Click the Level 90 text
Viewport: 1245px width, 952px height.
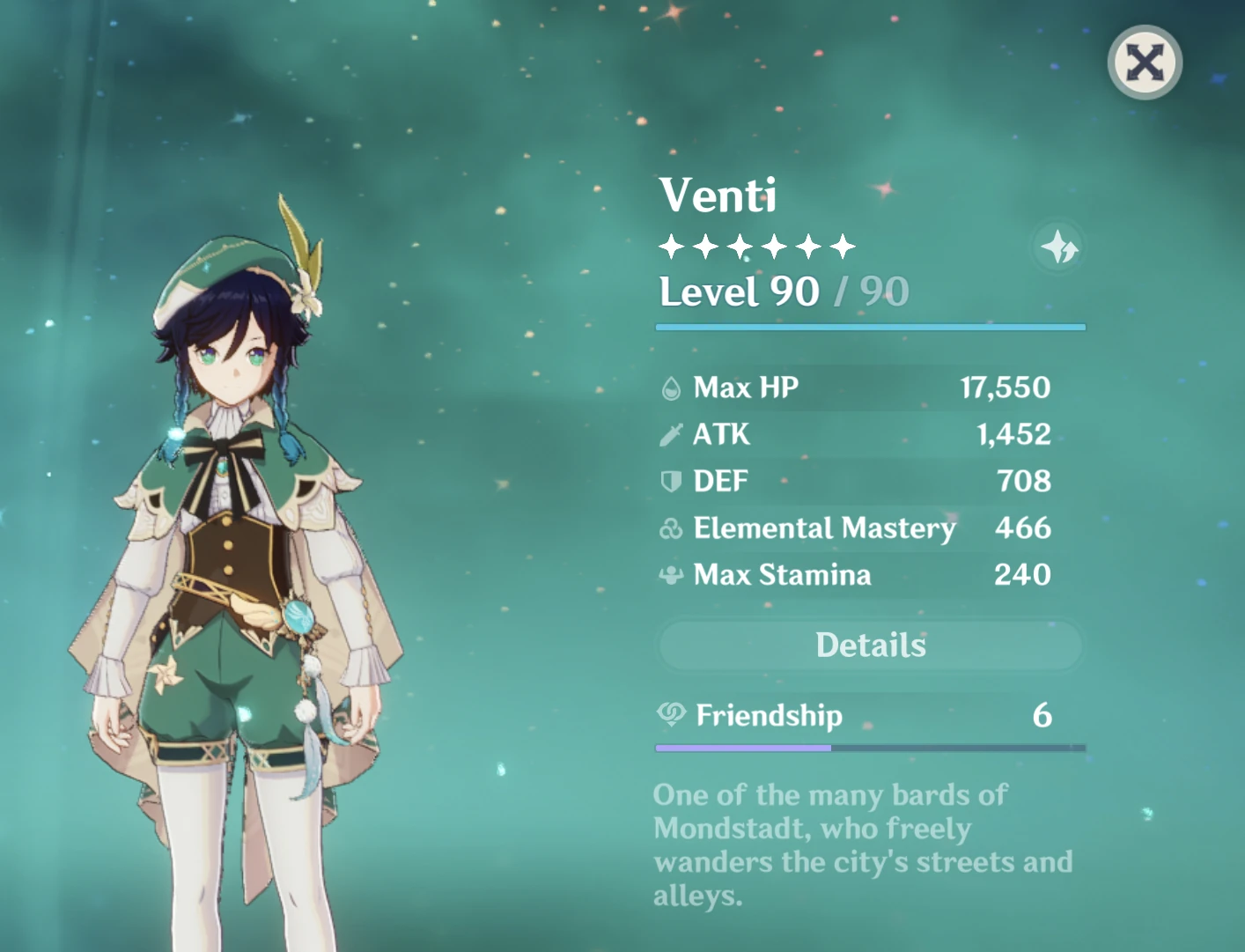coord(738,291)
